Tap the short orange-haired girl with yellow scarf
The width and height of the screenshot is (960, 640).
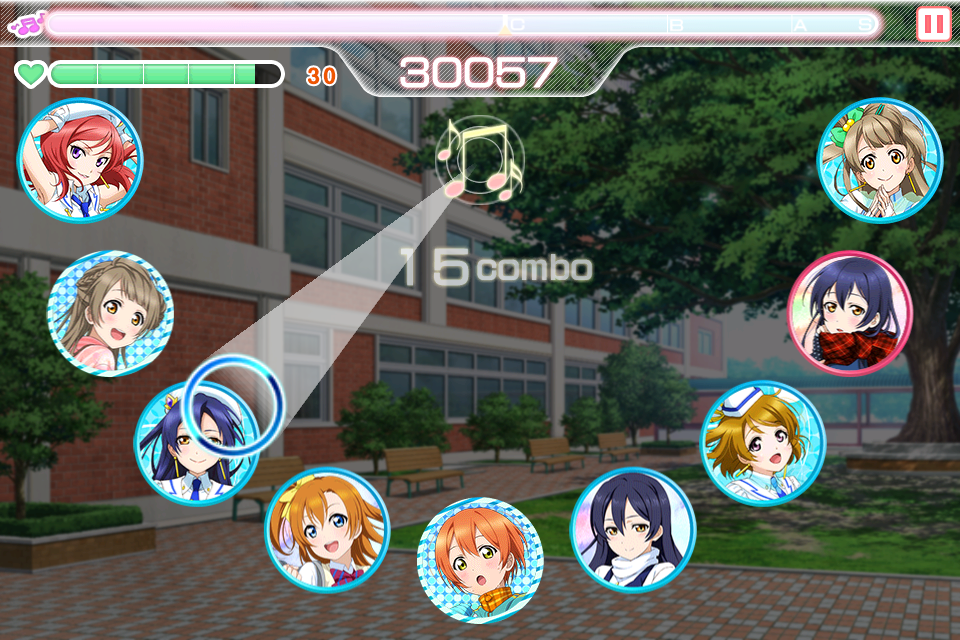tap(480, 560)
